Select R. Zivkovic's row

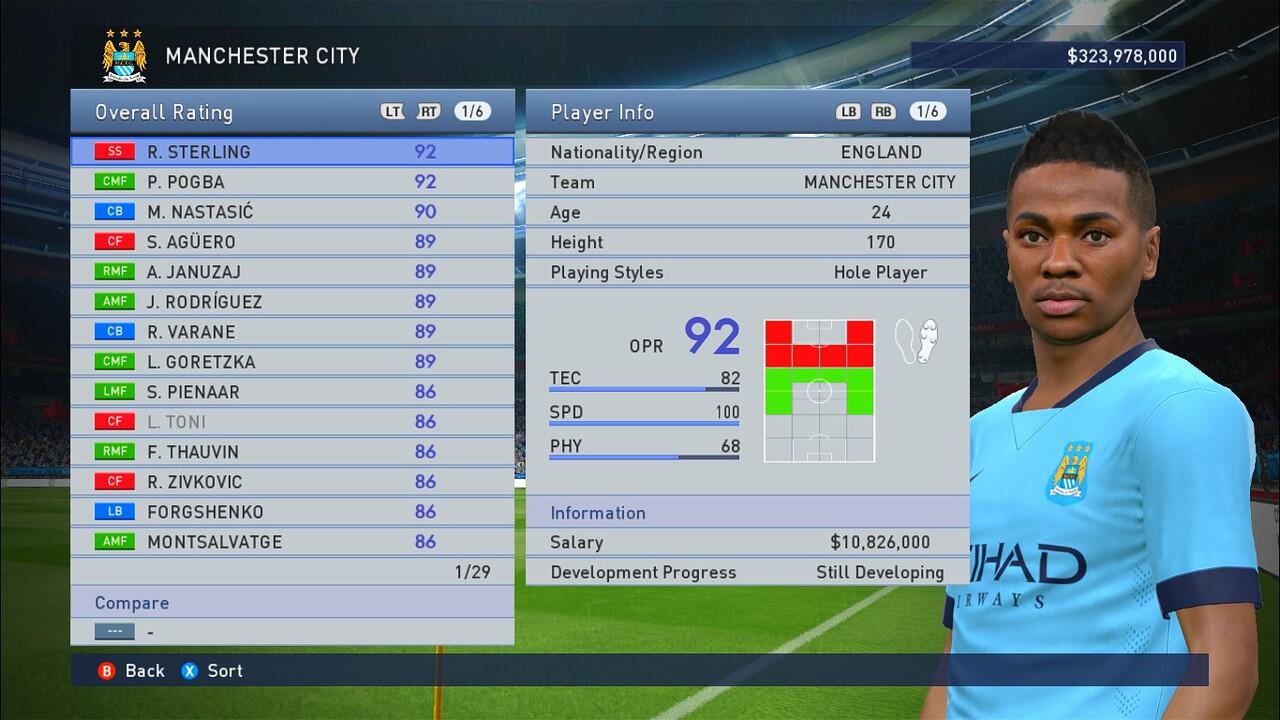coord(292,482)
